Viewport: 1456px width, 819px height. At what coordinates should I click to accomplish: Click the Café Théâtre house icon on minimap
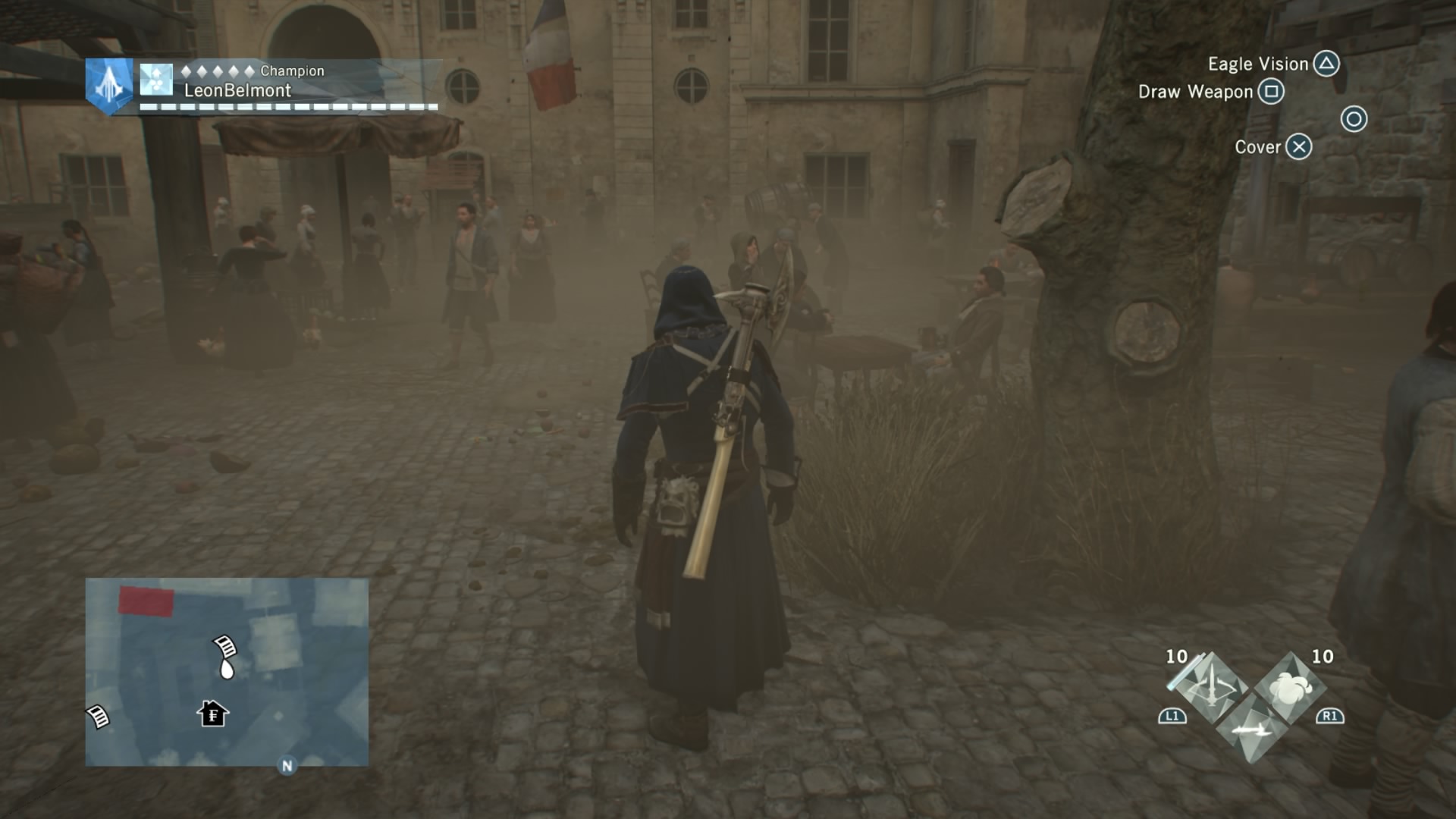[213, 714]
